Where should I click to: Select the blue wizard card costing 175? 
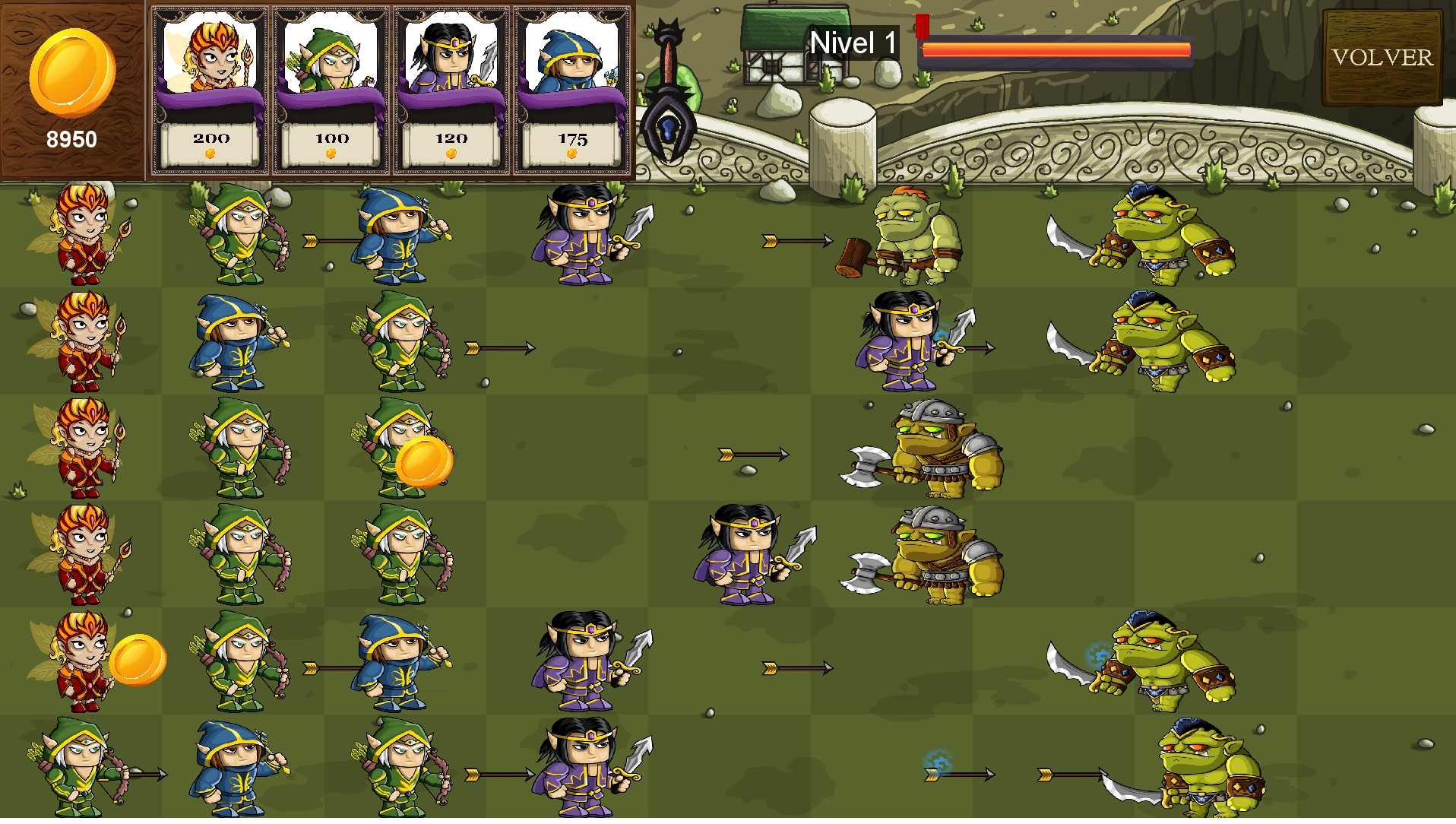pyautogui.click(x=571, y=90)
